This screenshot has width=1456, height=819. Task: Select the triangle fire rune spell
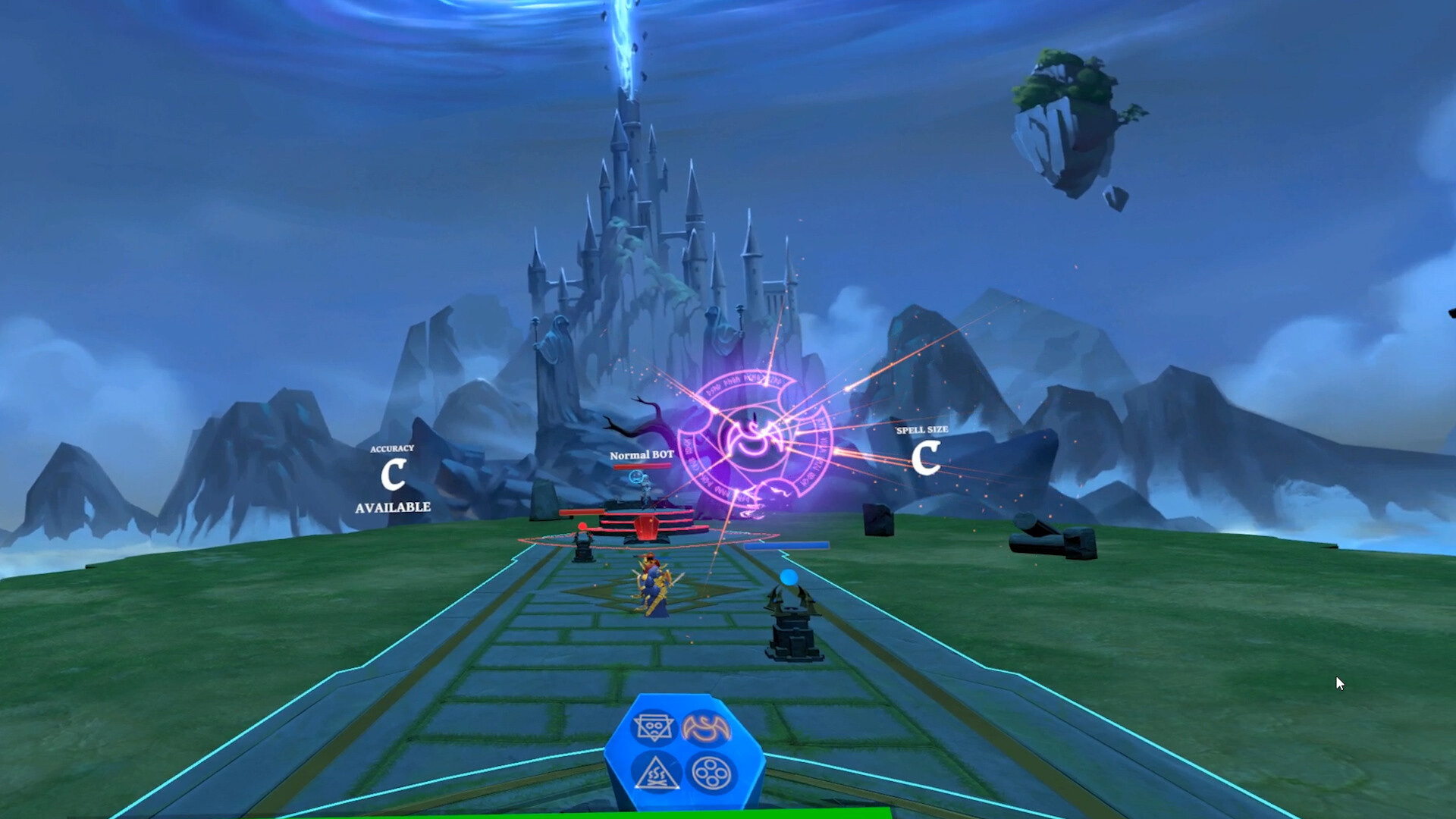[656, 773]
